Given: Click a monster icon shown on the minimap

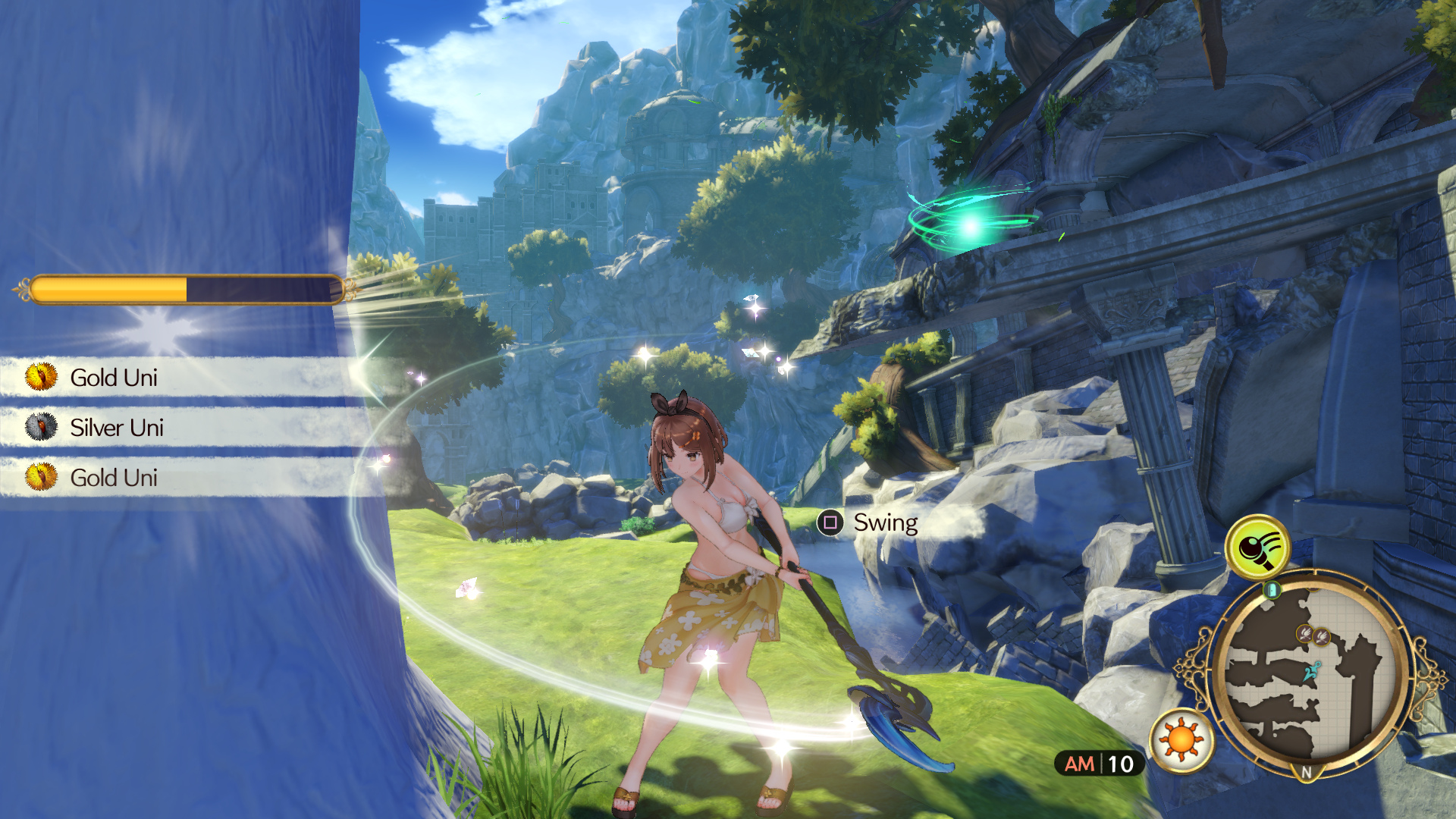Looking at the screenshot, I should coord(1306,633).
